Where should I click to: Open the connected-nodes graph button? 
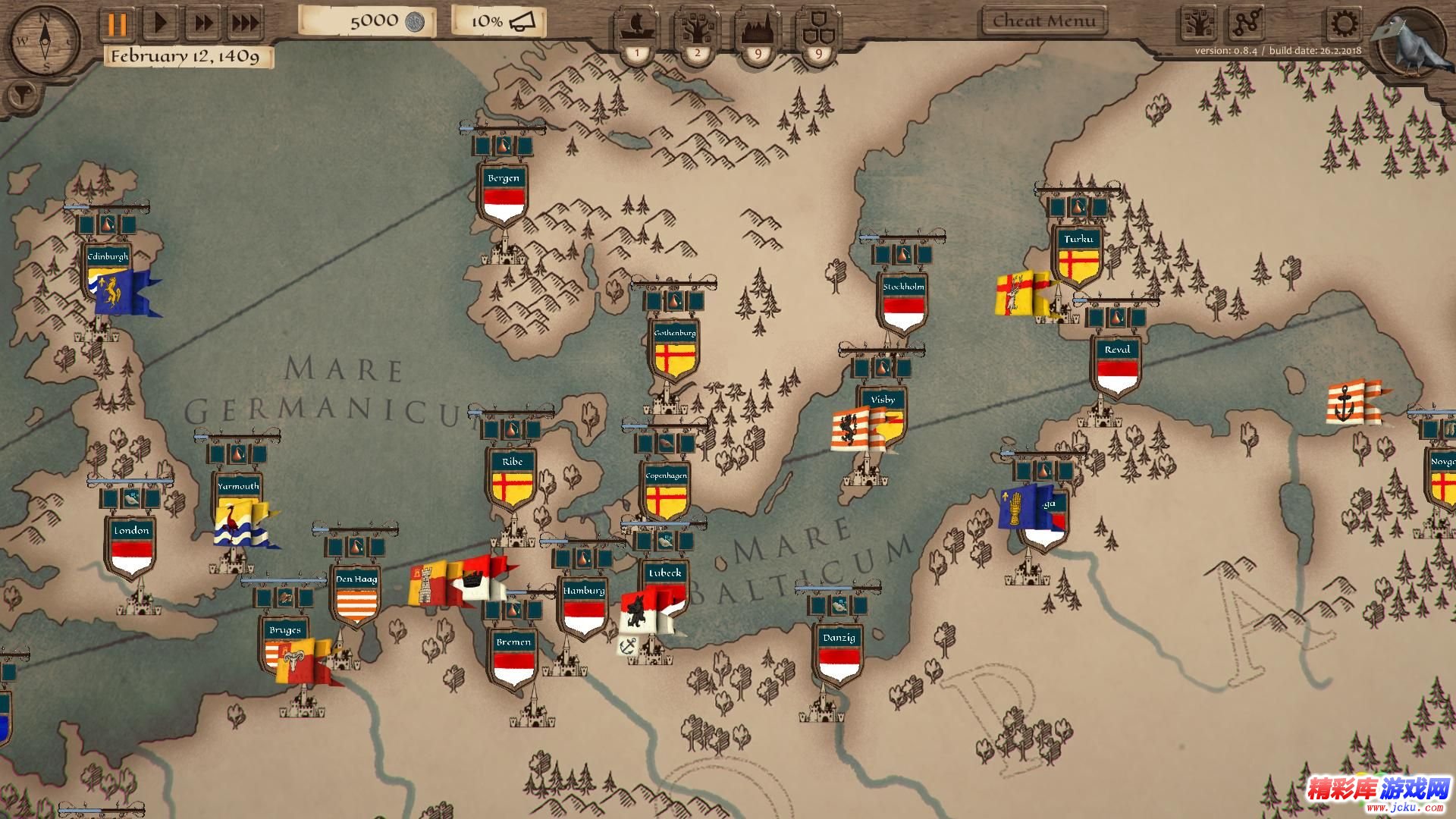tap(1246, 24)
